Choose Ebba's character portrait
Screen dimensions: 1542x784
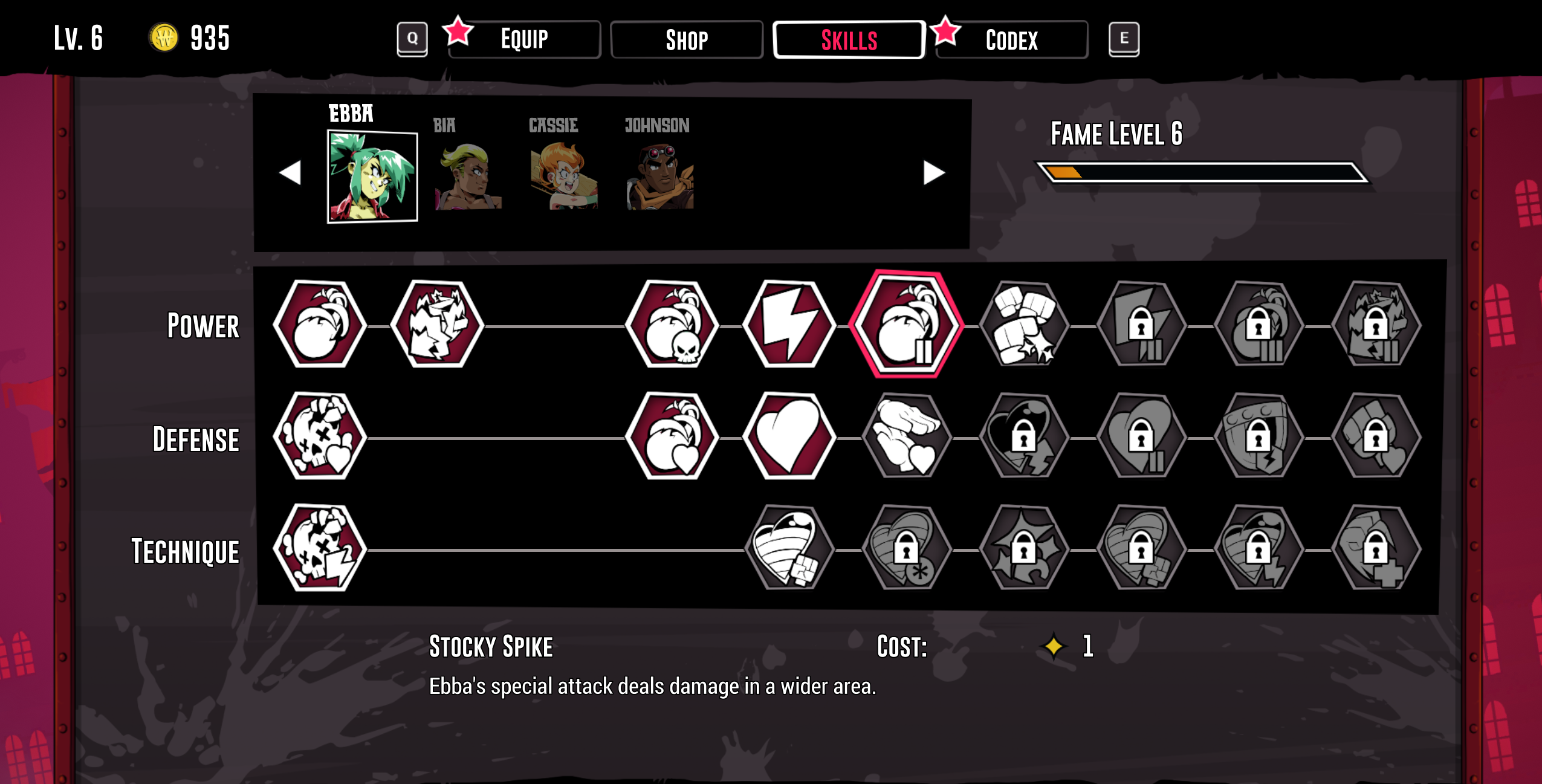(x=372, y=177)
